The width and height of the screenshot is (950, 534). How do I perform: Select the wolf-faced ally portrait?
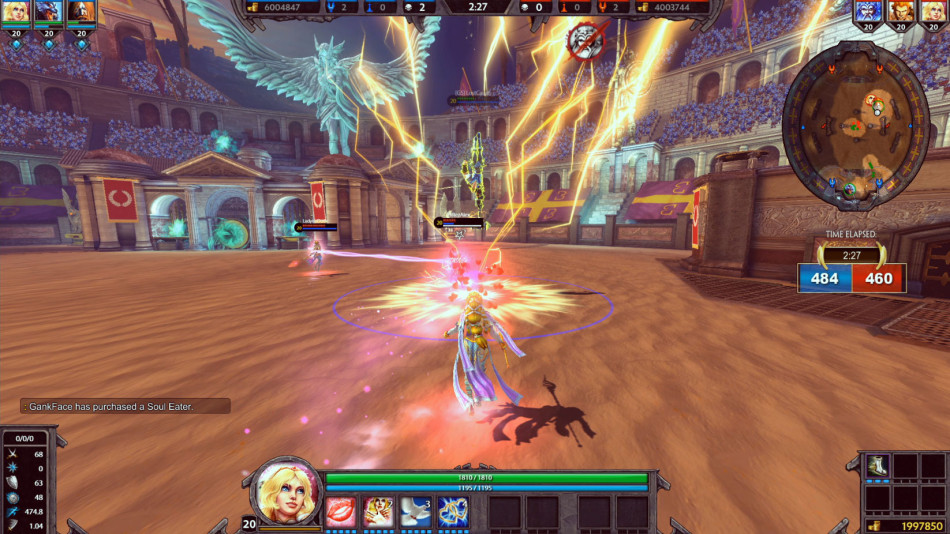coord(48,12)
